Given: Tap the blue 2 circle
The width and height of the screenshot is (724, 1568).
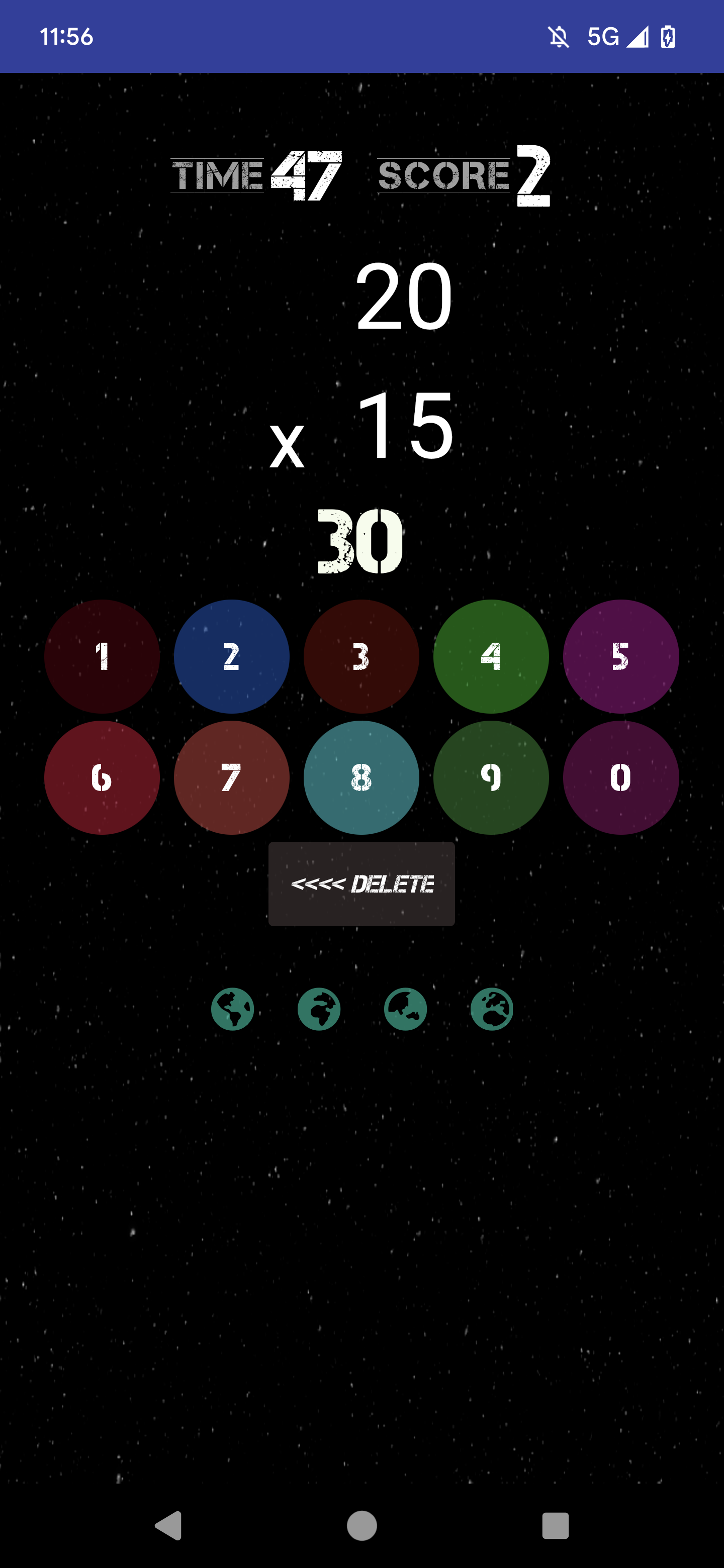Looking at the screenshot, I should coord(232,656).
